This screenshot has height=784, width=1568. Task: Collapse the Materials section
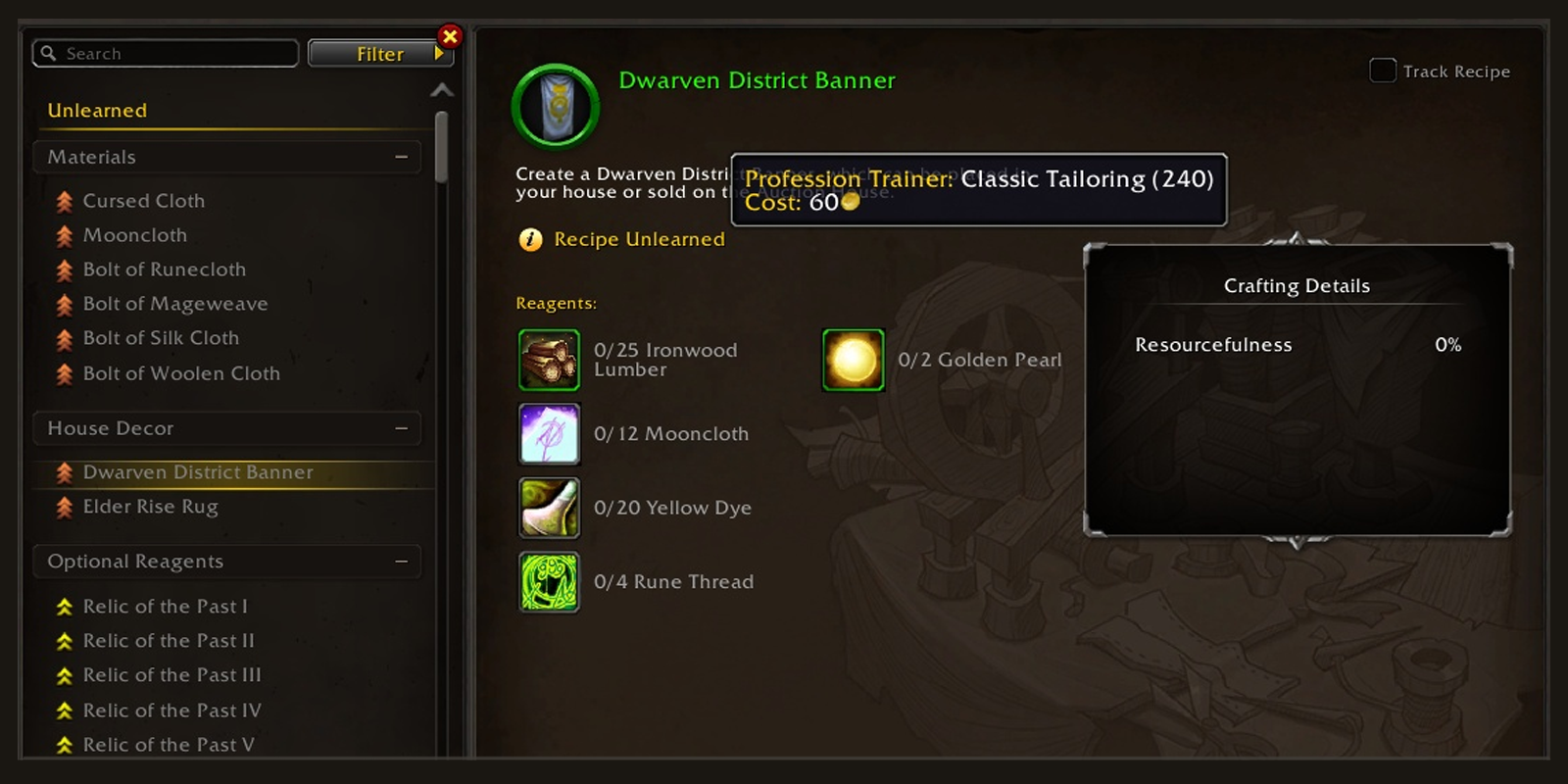point(400,156)
